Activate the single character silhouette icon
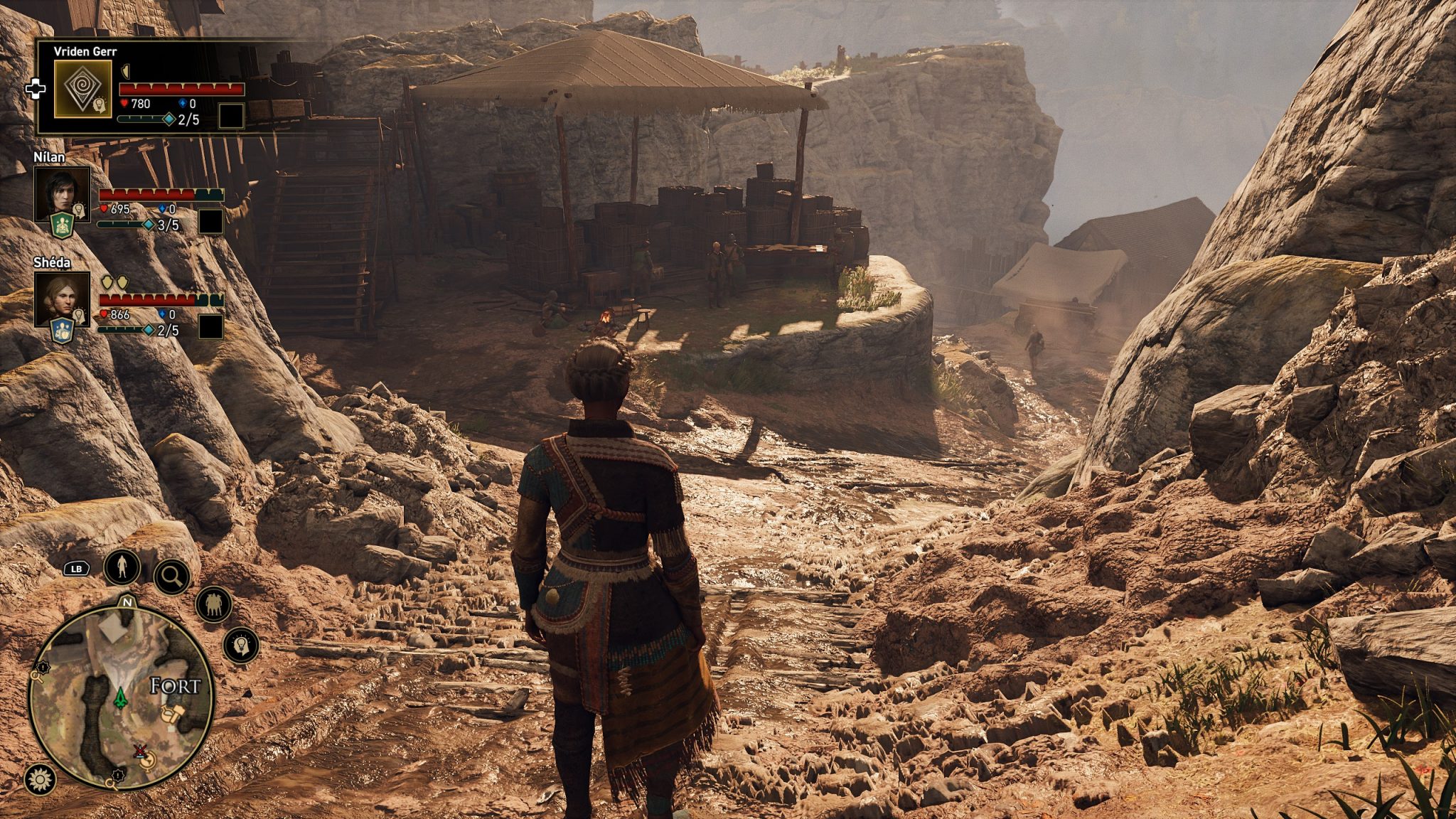Viewport: 1456px width, 819px height. coord(122,567)
